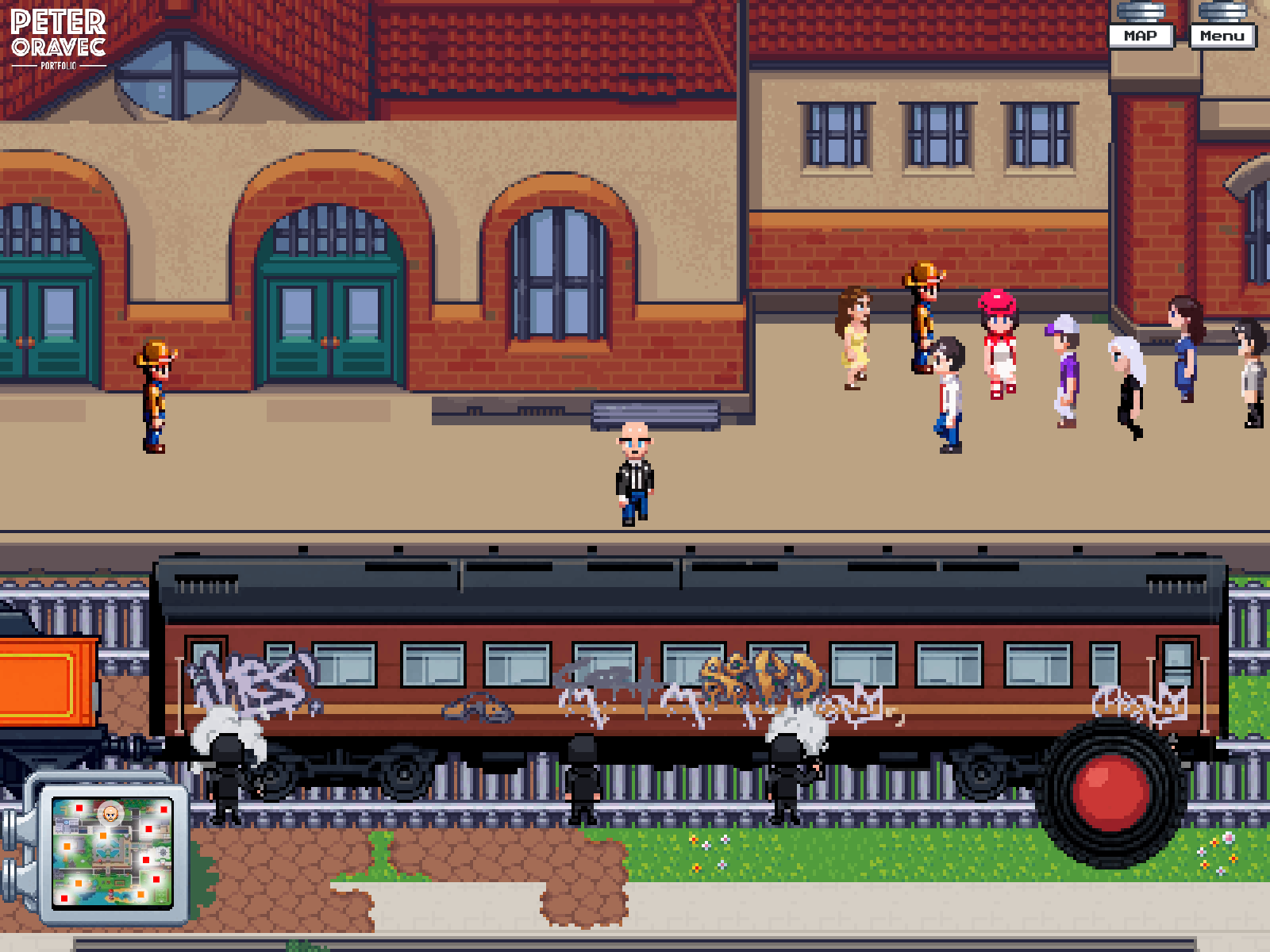Tap the big red round button
The width and height of the screenshot is (1270, 952).
1110,791
